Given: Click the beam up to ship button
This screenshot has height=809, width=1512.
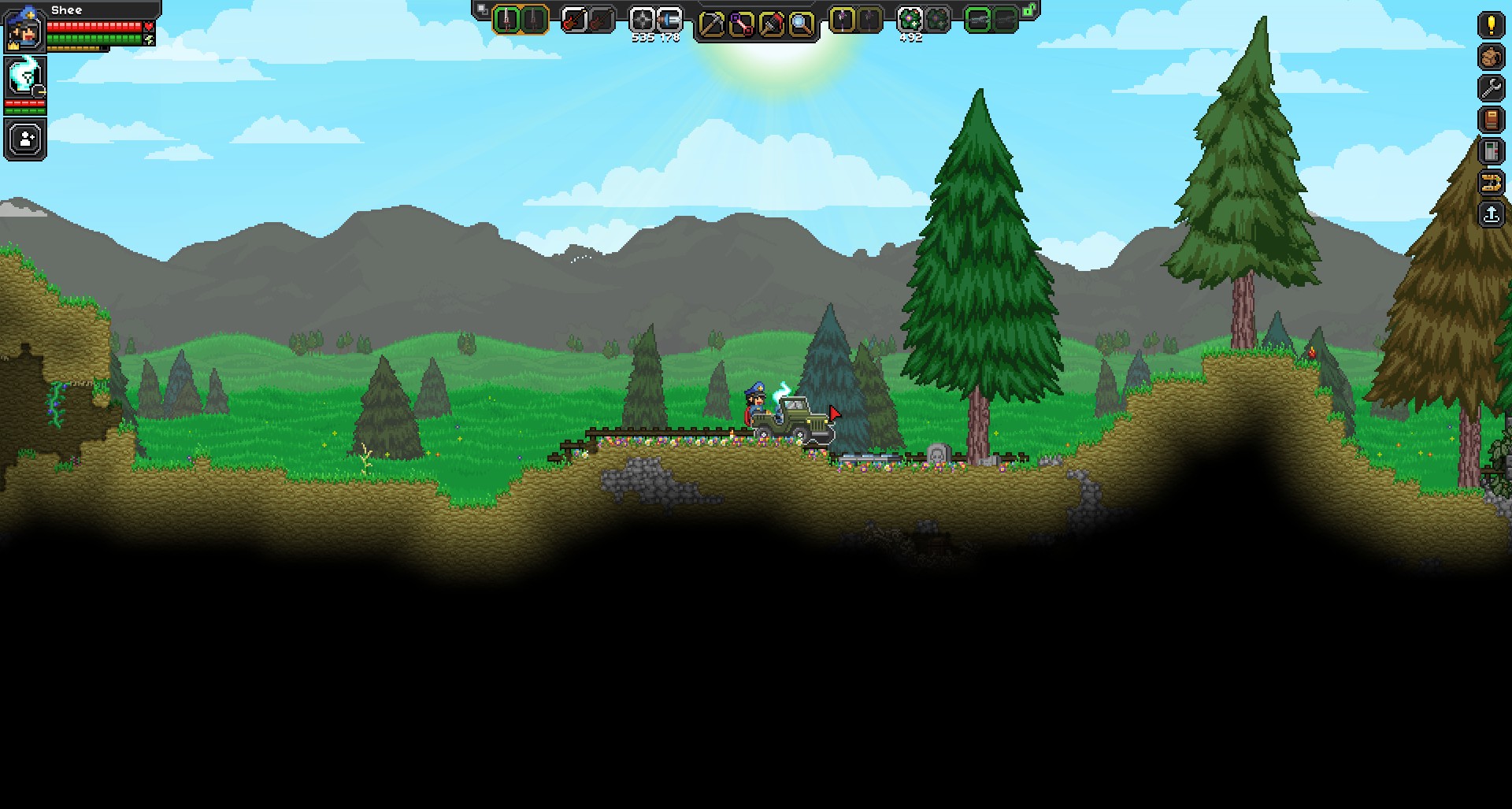Looking at the screenshot, I should 1491,214.
